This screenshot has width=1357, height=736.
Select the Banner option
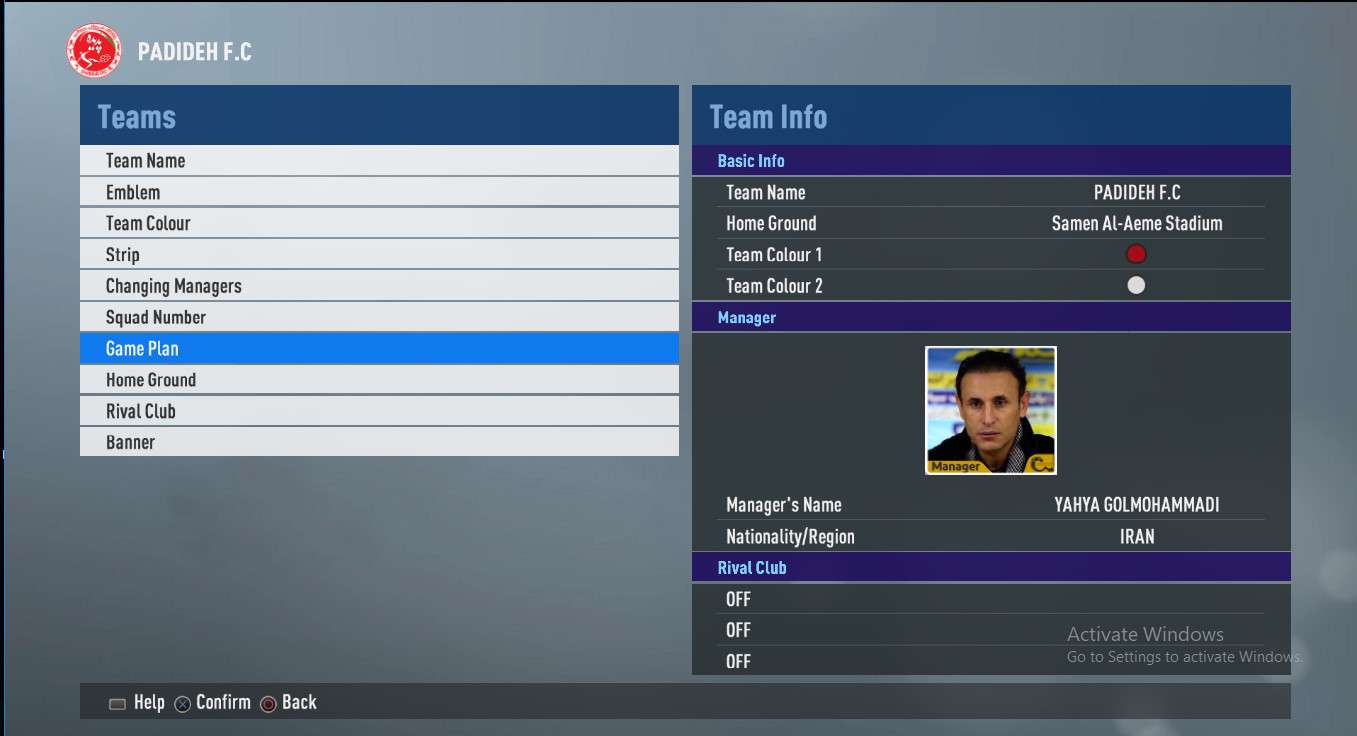[x=378, y=442]
